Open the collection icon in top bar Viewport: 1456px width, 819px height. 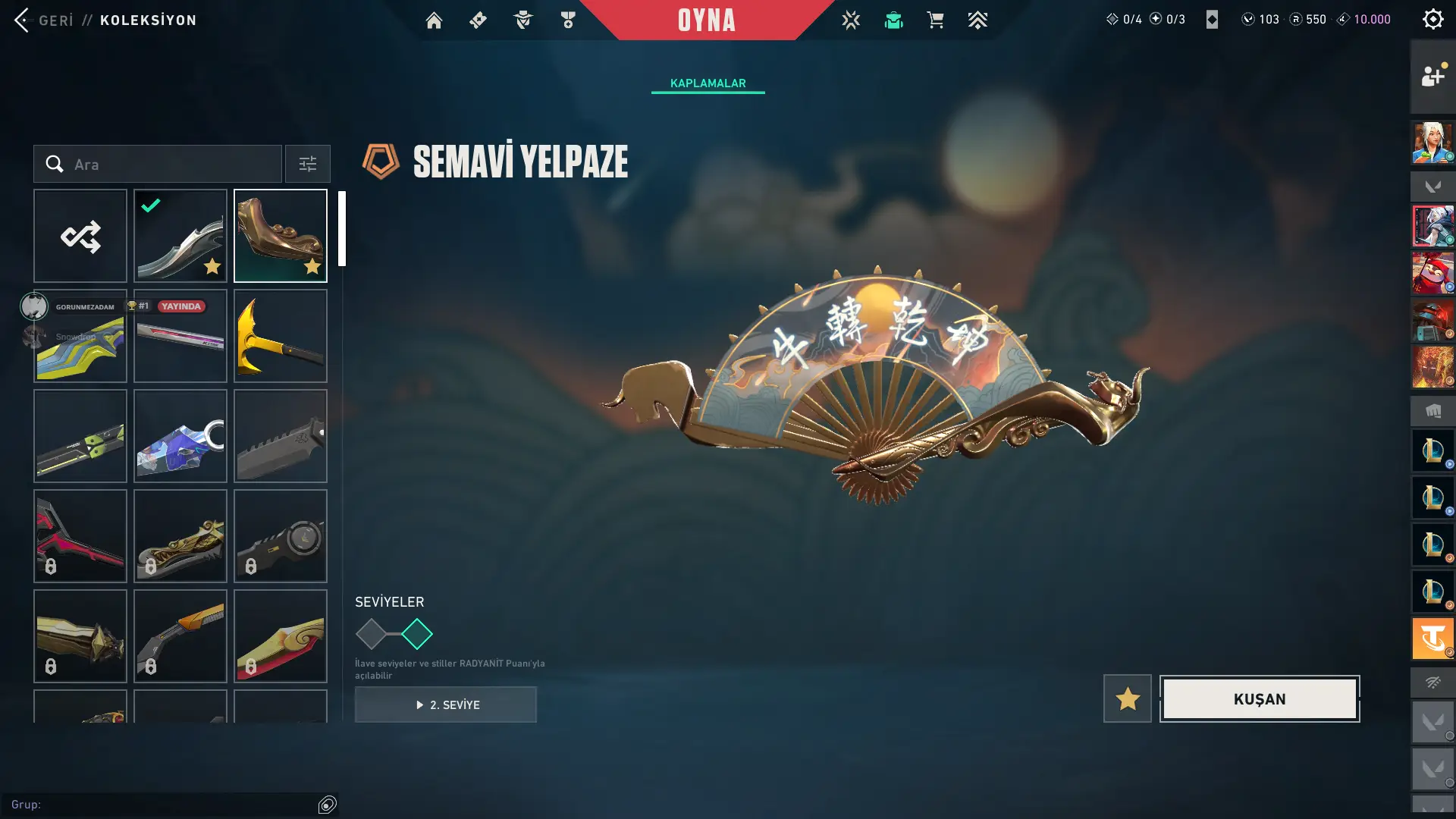click(x=893, y=20)
